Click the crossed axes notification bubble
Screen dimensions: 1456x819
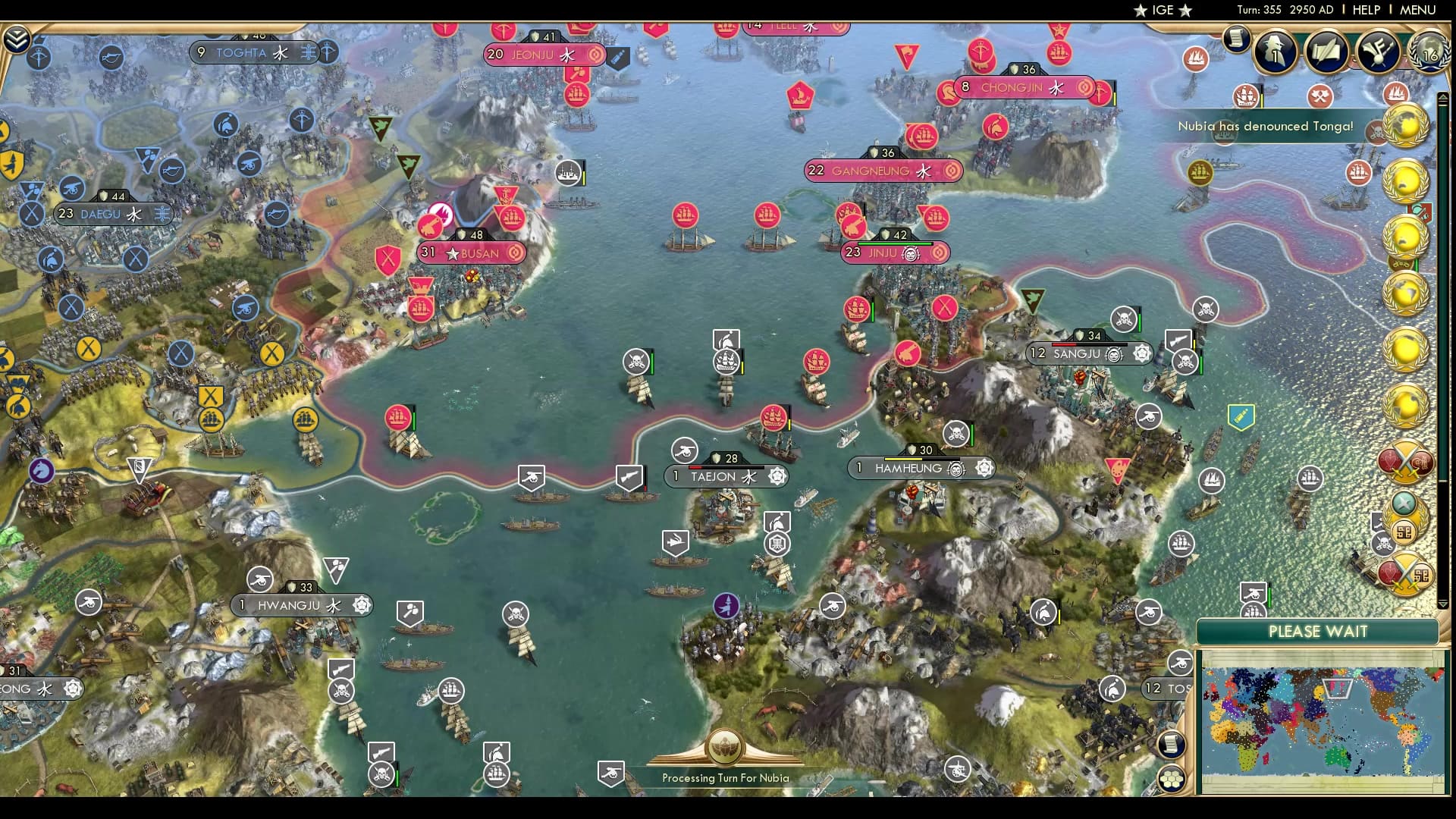(1319, 96)
